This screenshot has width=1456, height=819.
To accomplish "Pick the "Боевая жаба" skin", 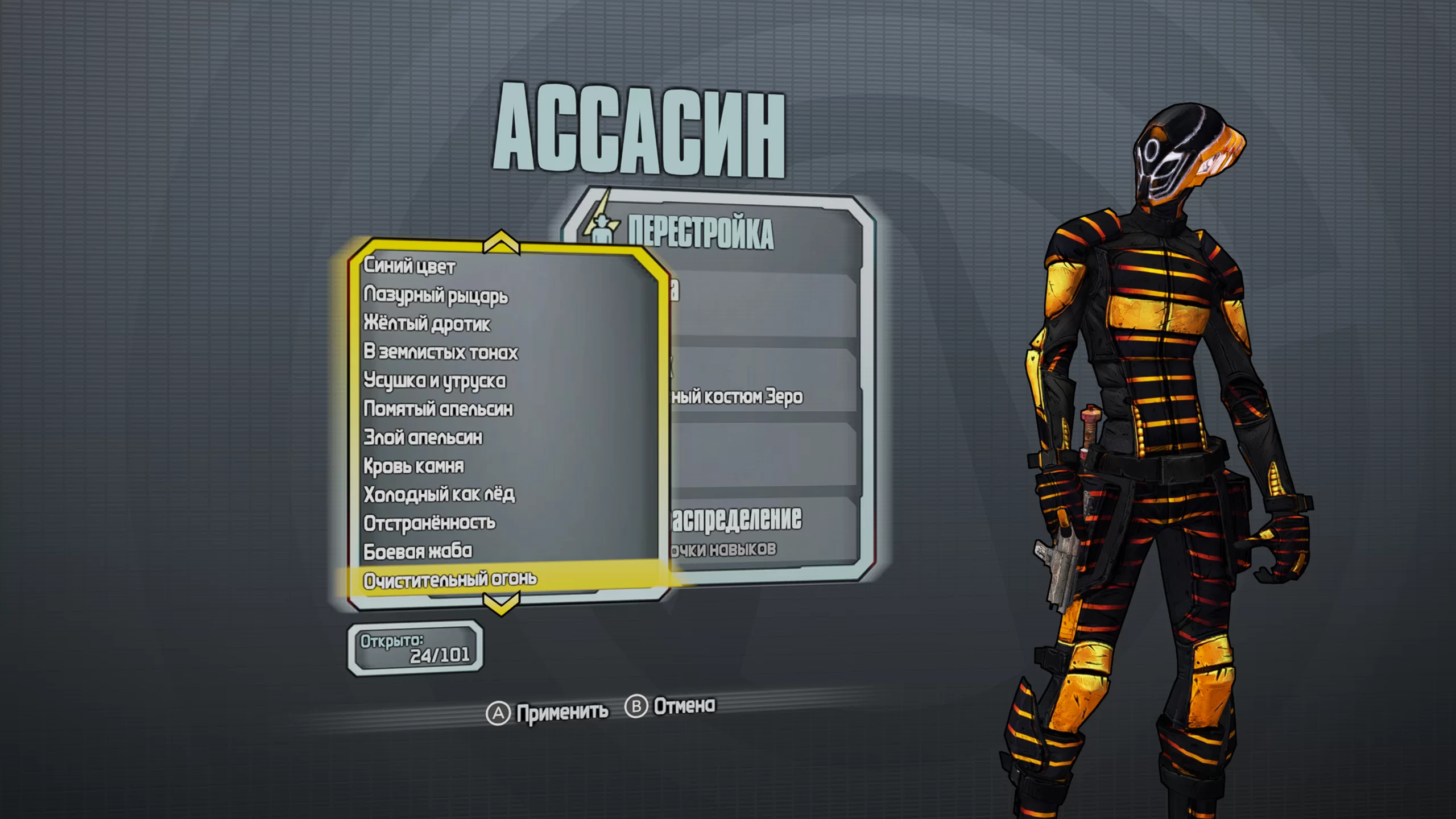I will tap(418, 551).
